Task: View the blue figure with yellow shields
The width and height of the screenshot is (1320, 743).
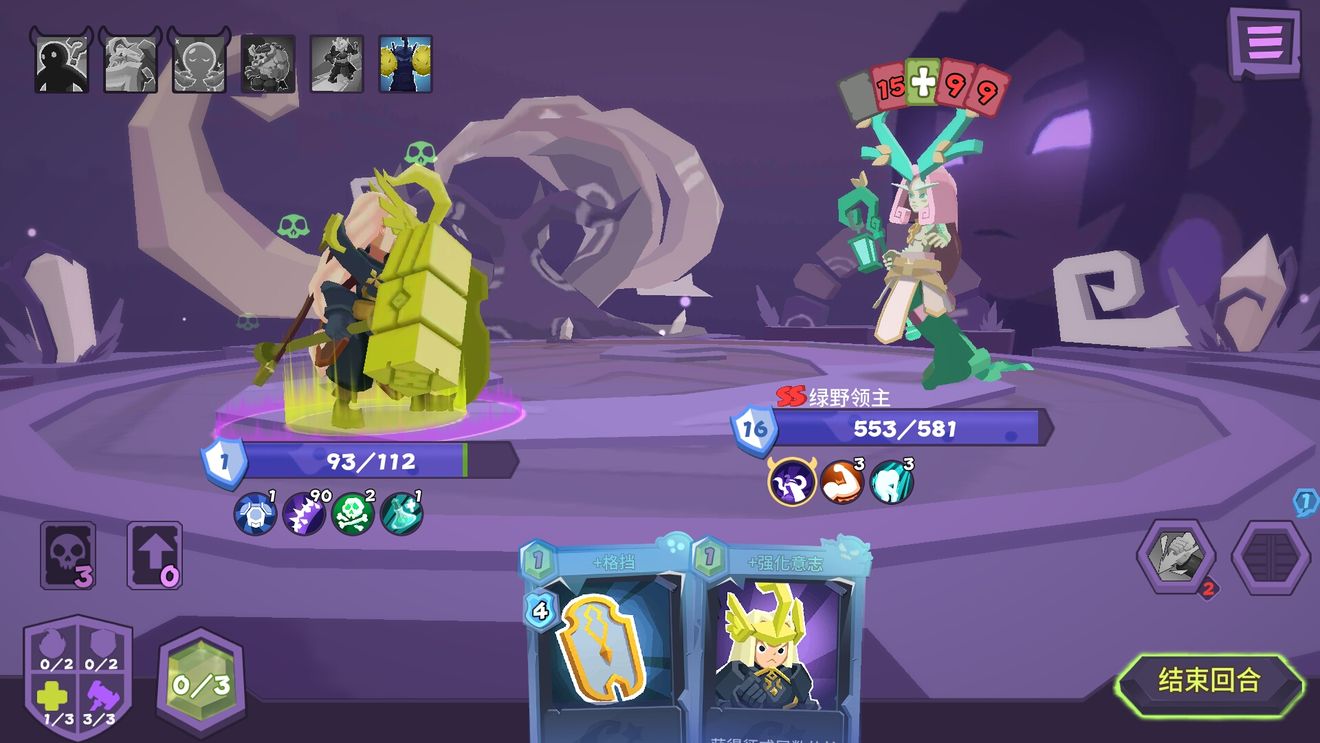Action: coord(405,64)
